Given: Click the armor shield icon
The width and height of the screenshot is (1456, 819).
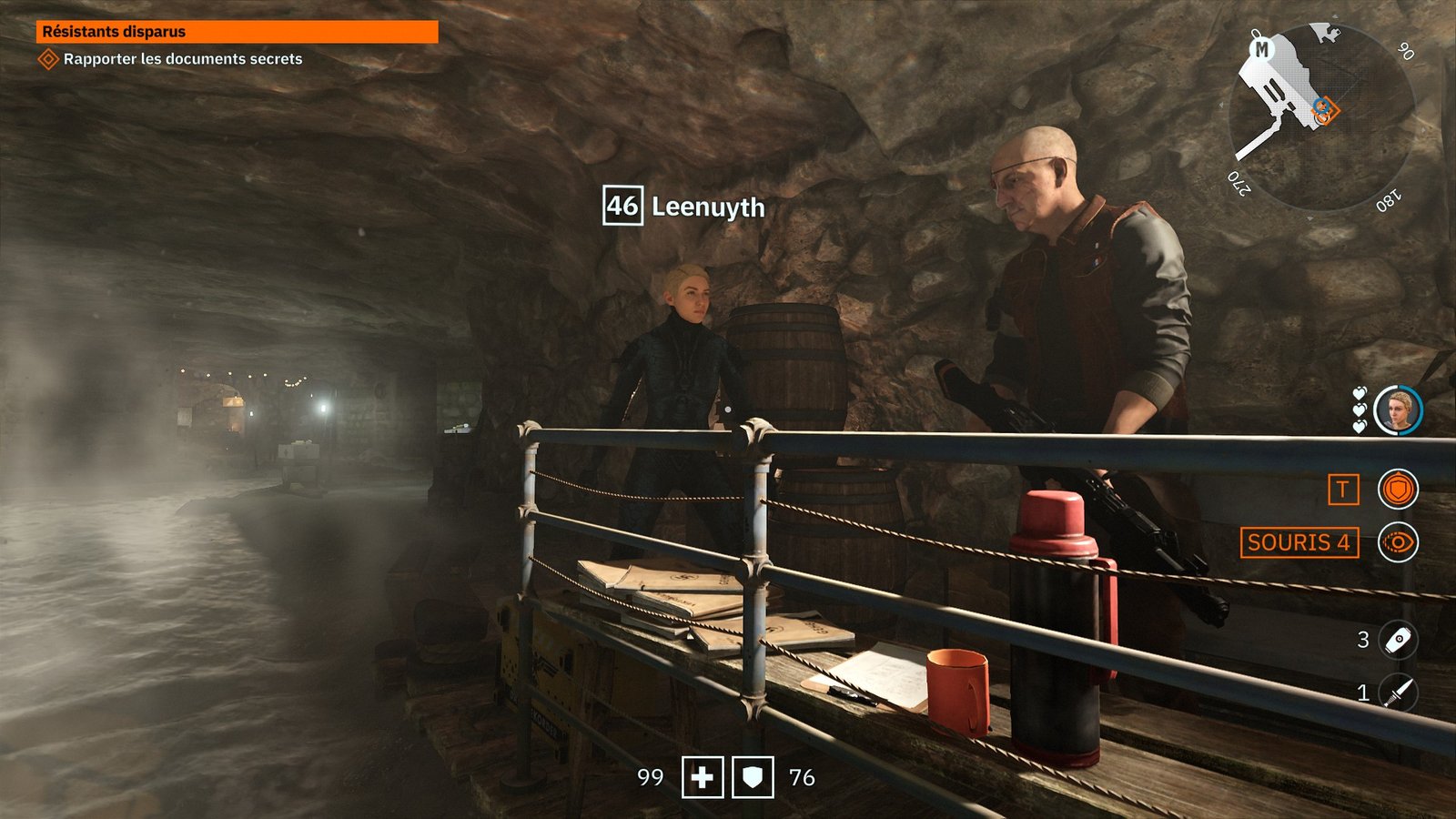Looking at the screenshot, I should point(753,777).
